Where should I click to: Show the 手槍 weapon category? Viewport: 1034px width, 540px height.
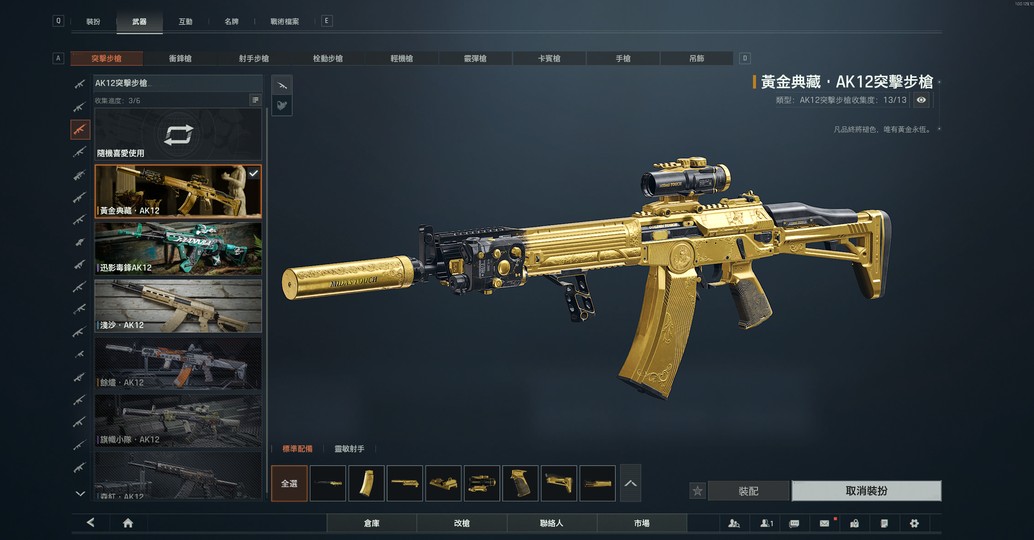coord(622,59)
